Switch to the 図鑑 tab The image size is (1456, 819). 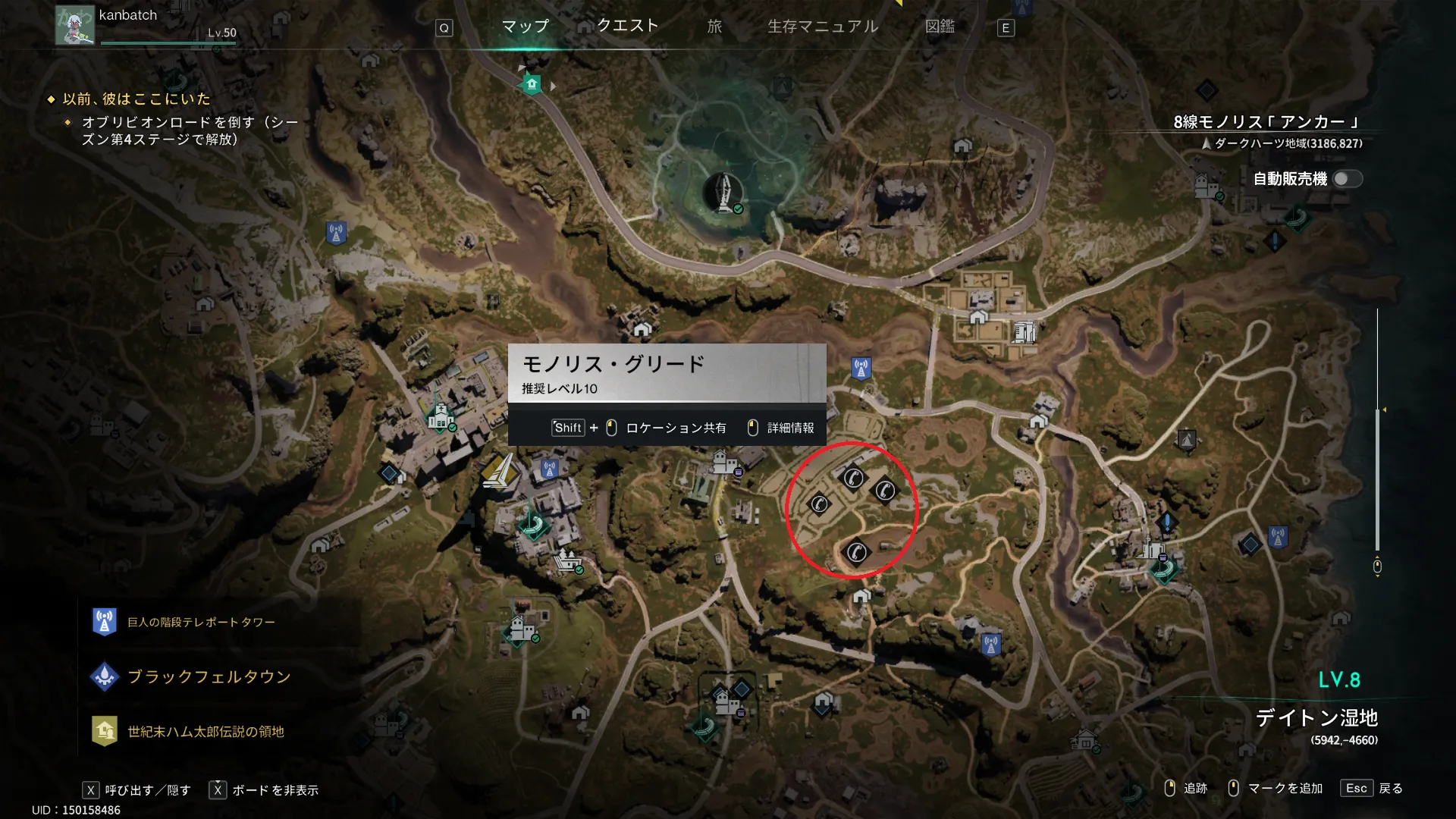pyautogui.click(x=940, y=27)
